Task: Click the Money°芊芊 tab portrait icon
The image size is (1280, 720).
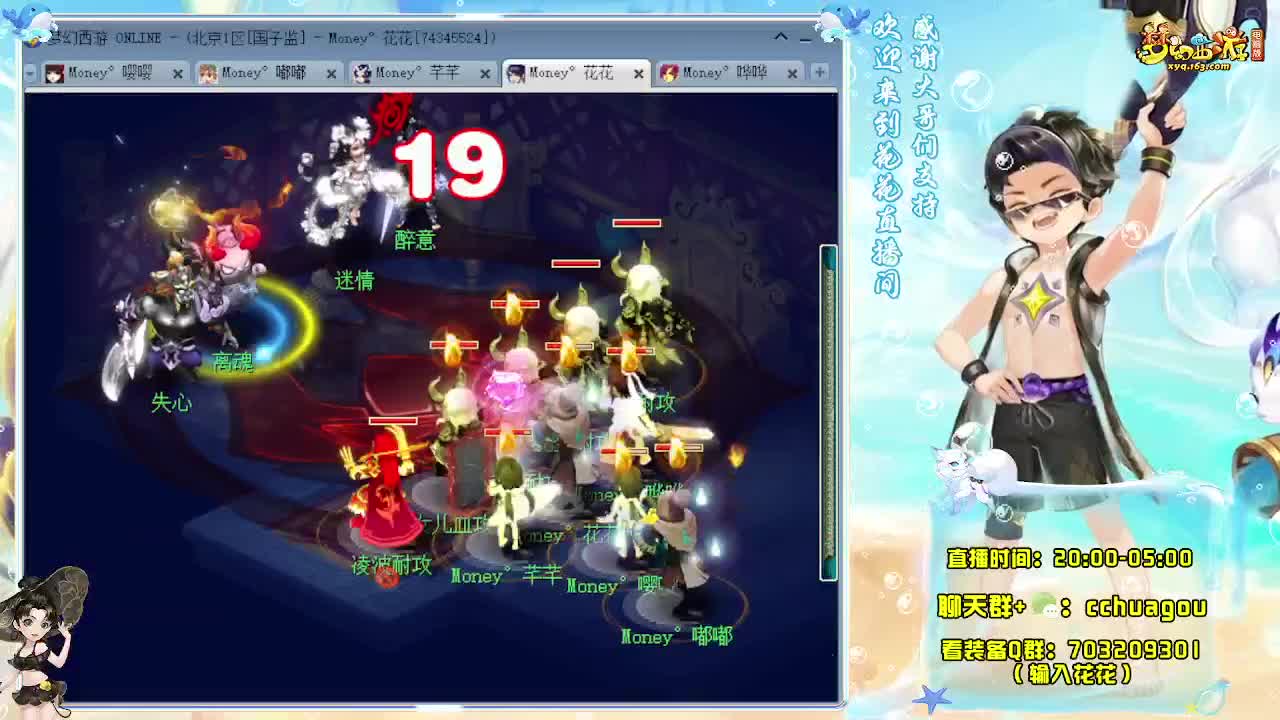Action: click(361, 73)
